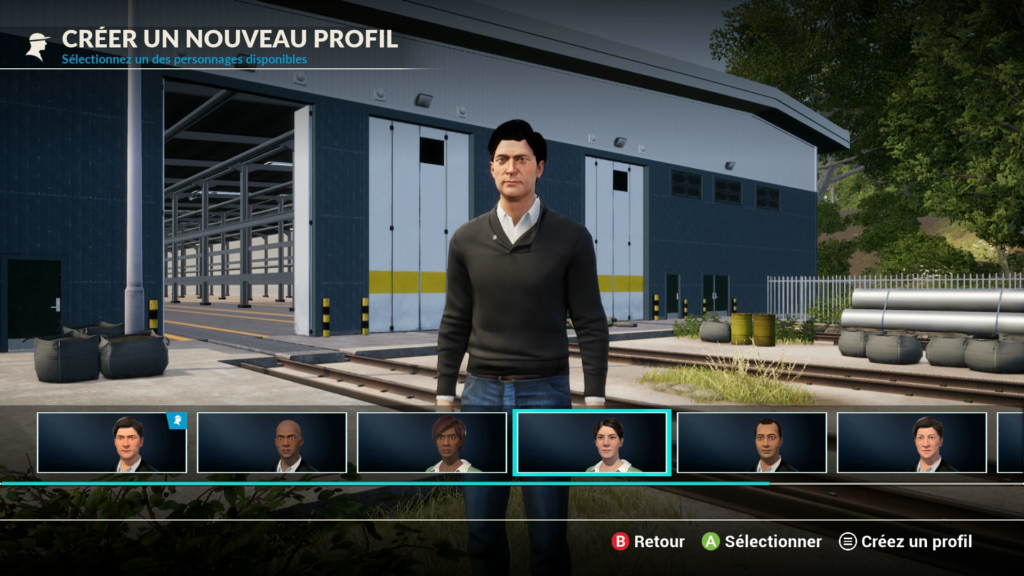The image size is (1024, 576).
Task: Select the cyan-highlighted character portrait
Action: [x=592, y=442]
